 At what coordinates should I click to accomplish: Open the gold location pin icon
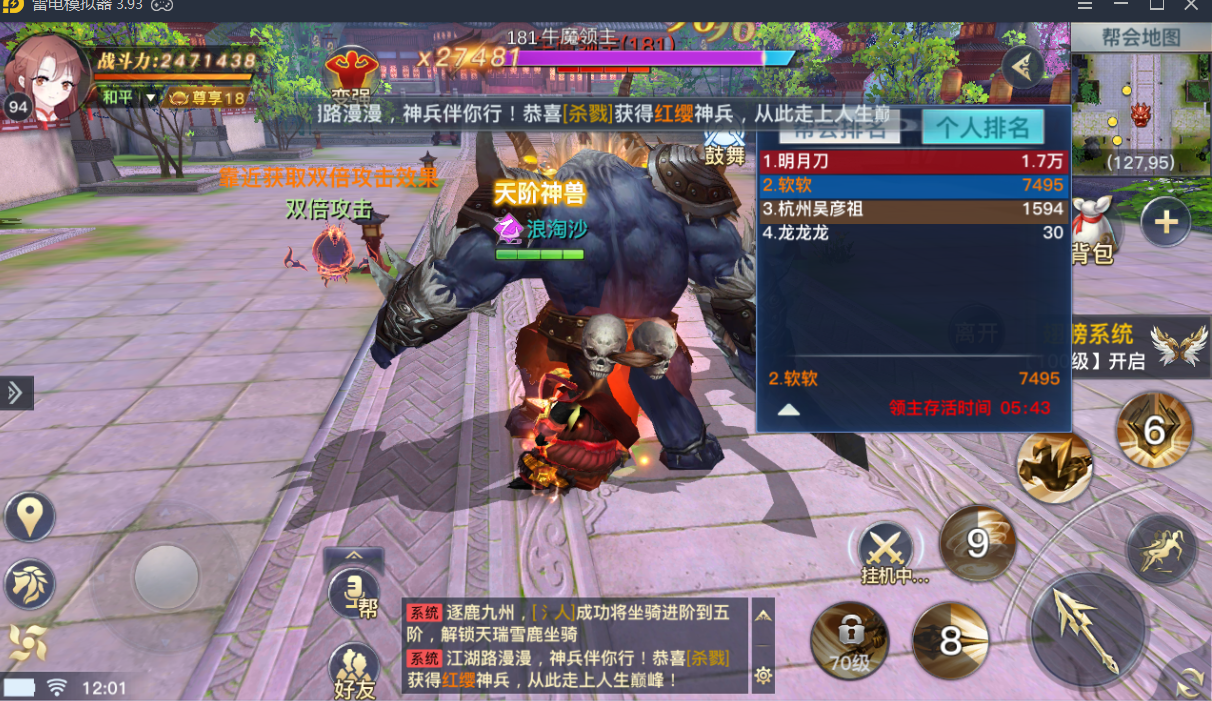tap(29, 517)
